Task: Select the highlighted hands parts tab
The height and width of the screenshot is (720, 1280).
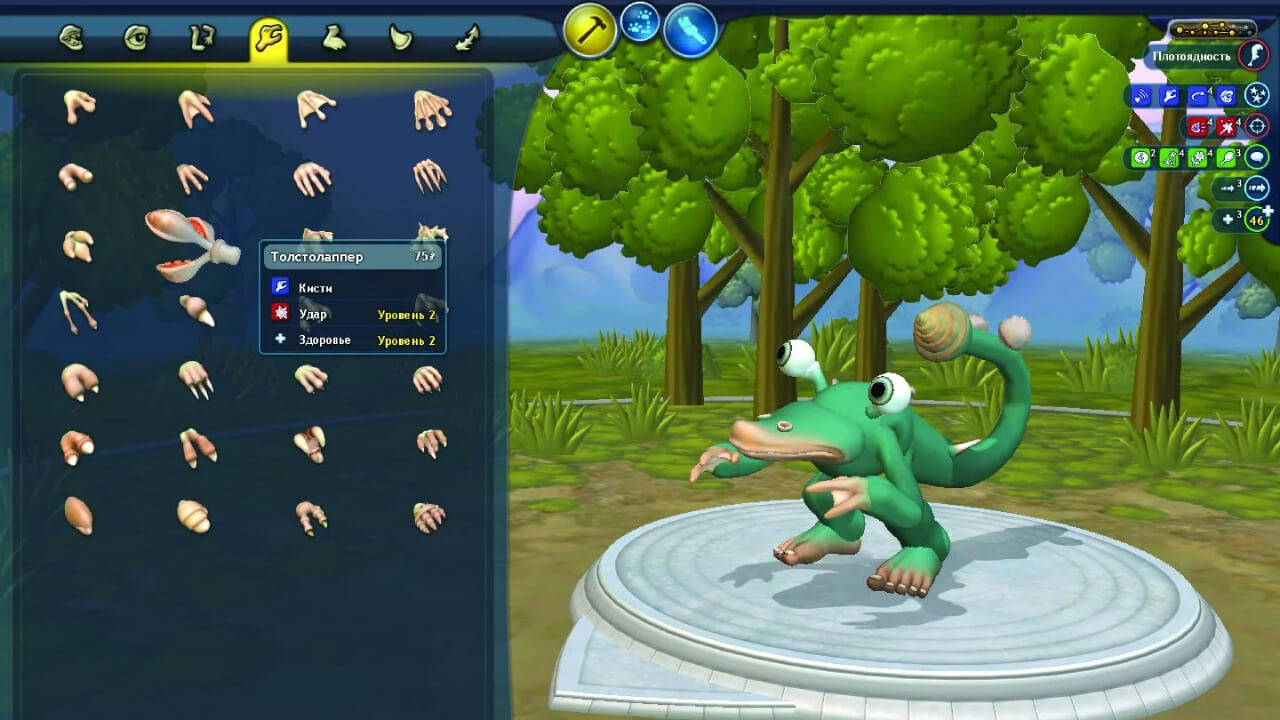Action: [268, 39]
